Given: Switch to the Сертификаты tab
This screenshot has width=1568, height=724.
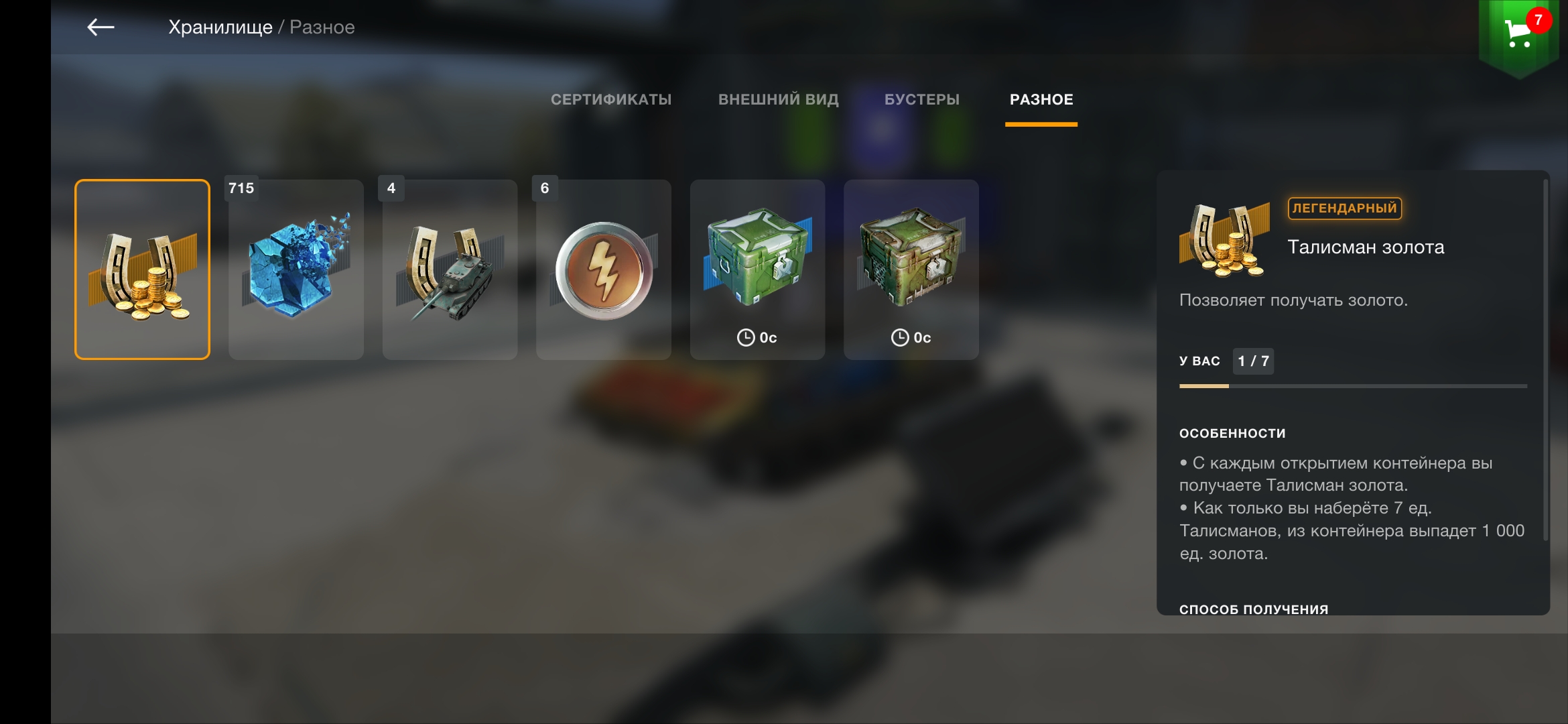Looking at the screenshot, I should [x=610, y=100].
